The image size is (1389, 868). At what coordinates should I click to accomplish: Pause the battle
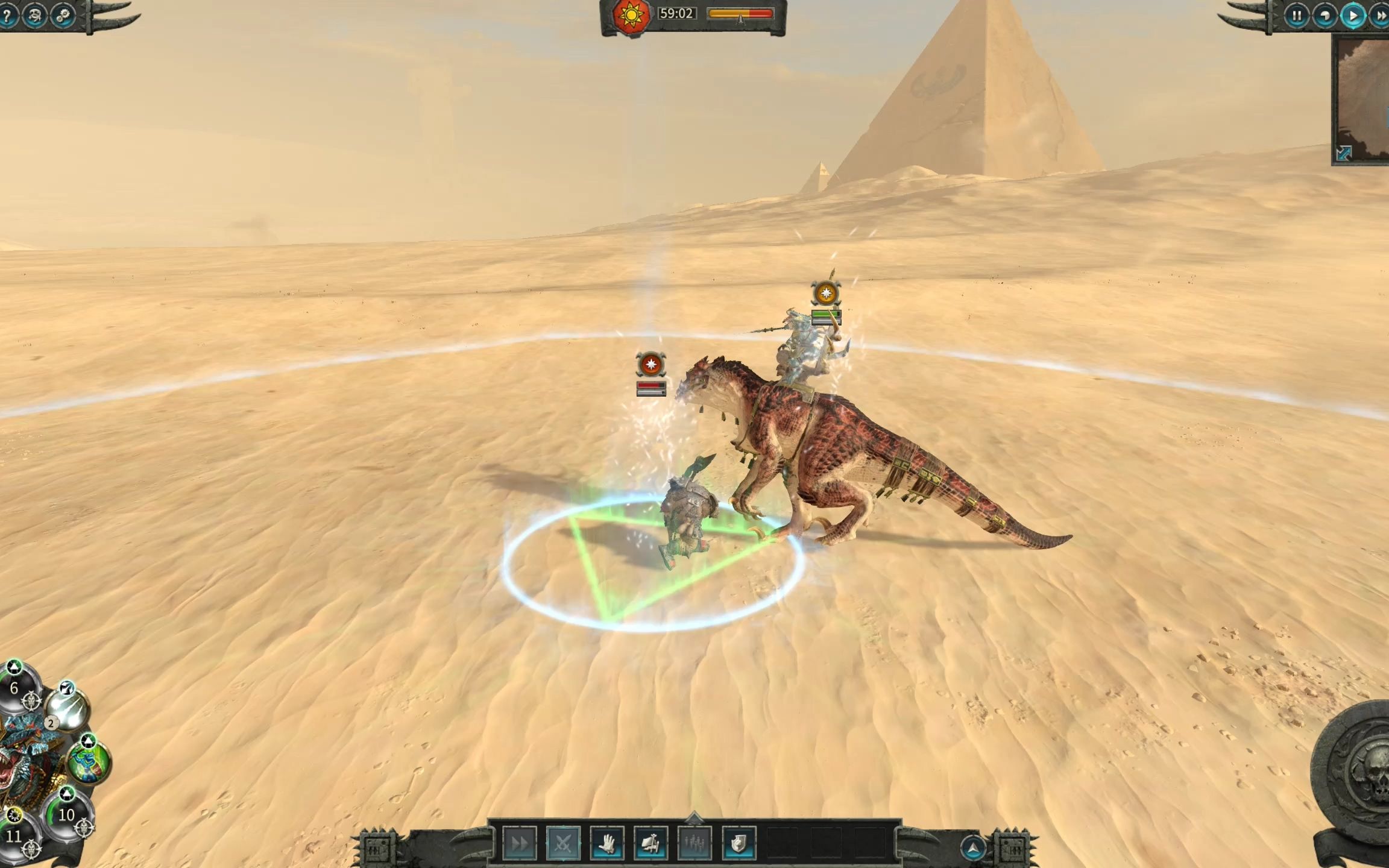click(1296, 16)
